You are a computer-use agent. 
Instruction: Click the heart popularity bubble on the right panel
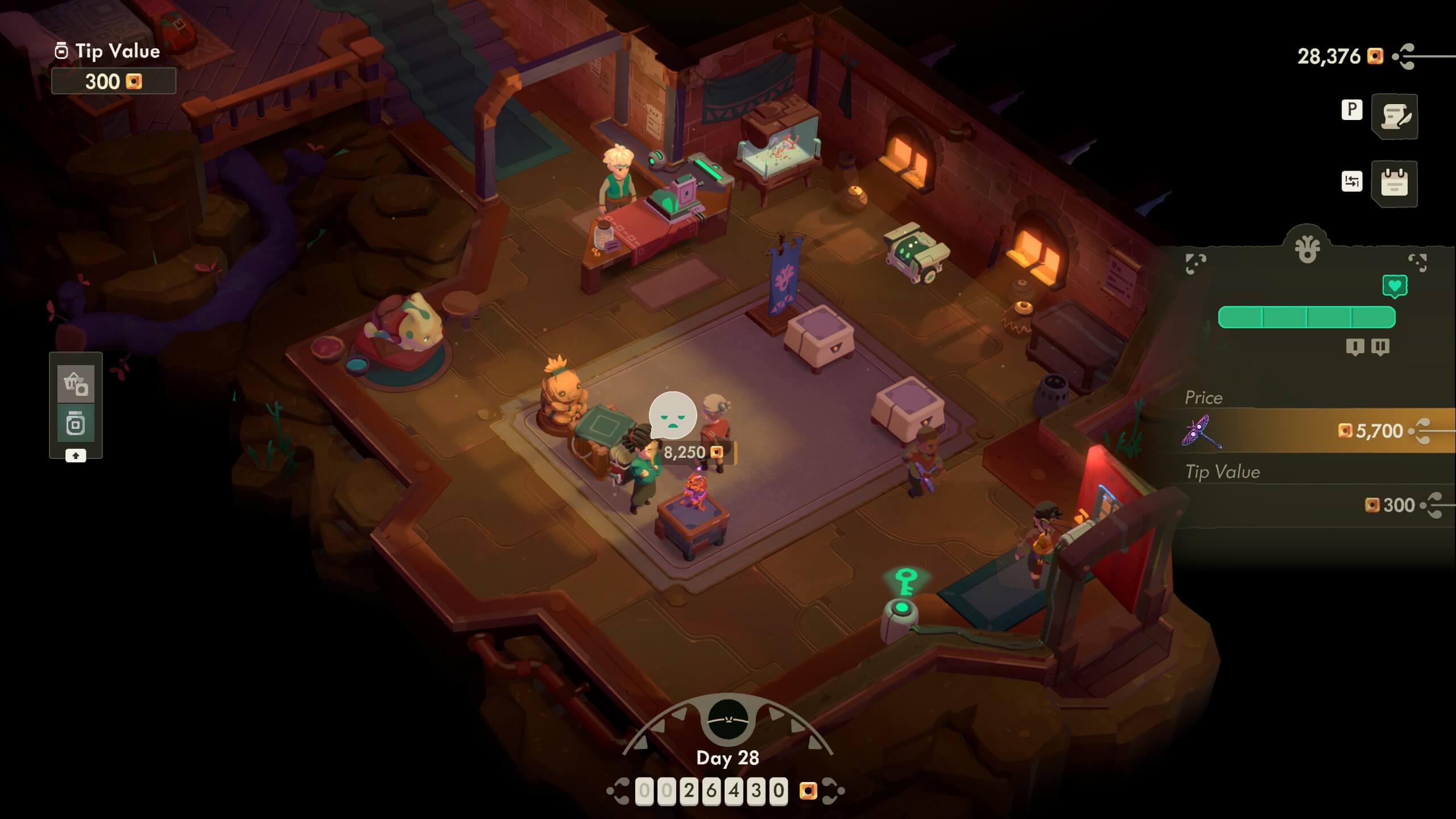point(1395,286)
